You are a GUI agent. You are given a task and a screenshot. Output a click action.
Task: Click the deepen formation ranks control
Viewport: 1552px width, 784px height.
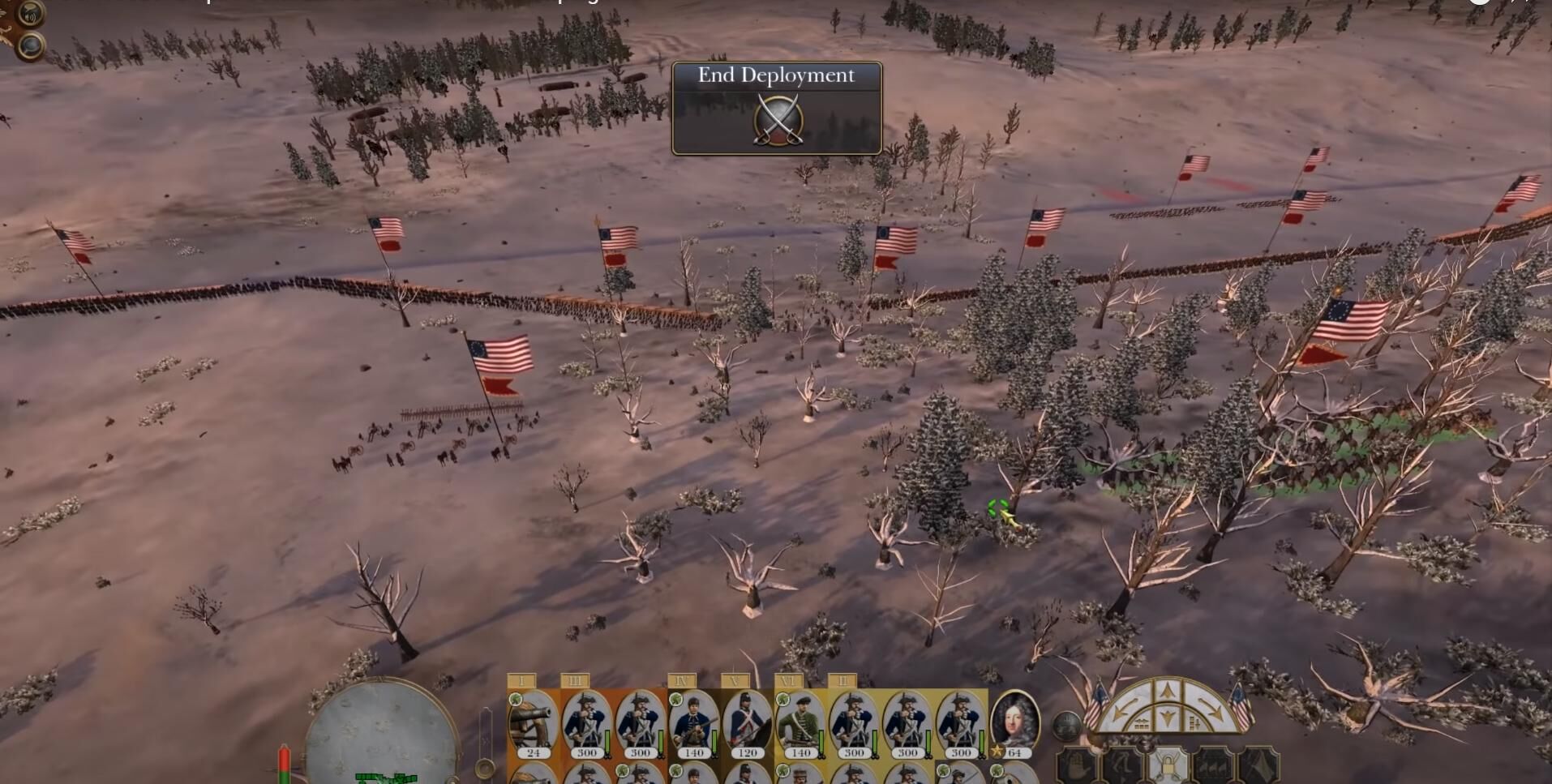click(1194, 722)
